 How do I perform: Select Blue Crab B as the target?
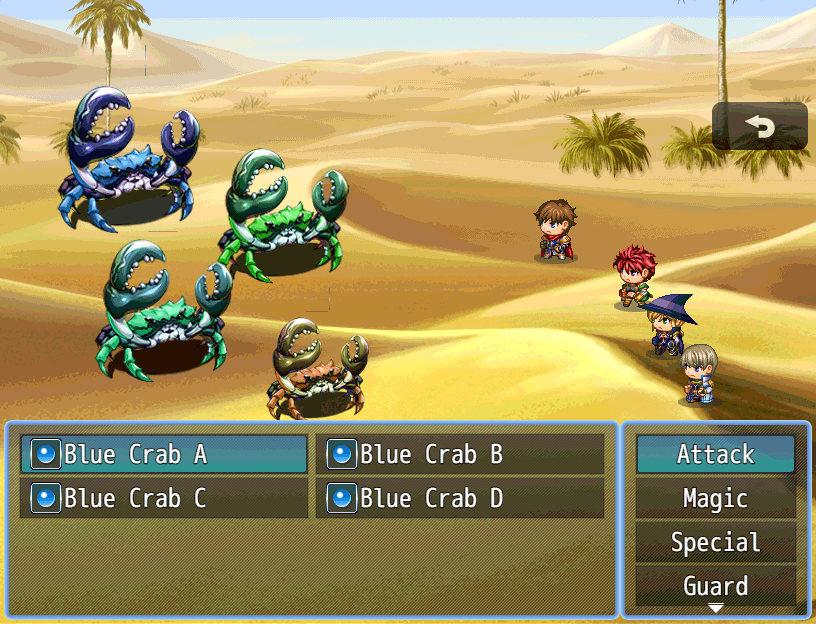(460, 454)
